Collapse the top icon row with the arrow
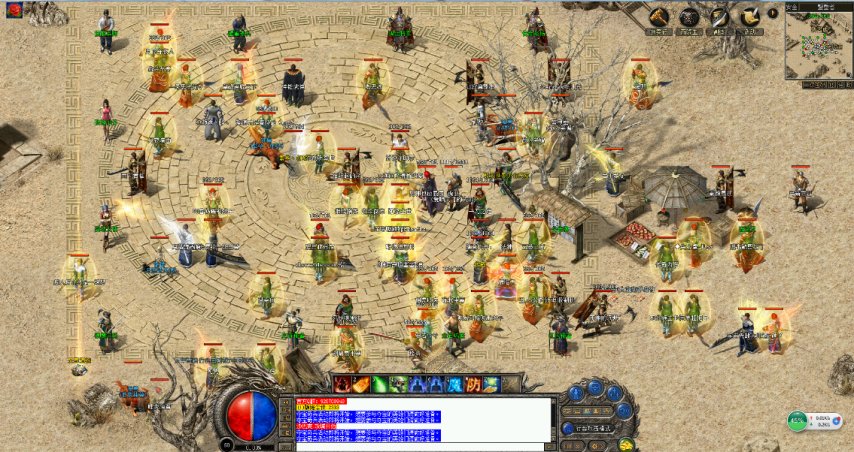Screen dimensions: 854x452 click(x=772, y=14)
